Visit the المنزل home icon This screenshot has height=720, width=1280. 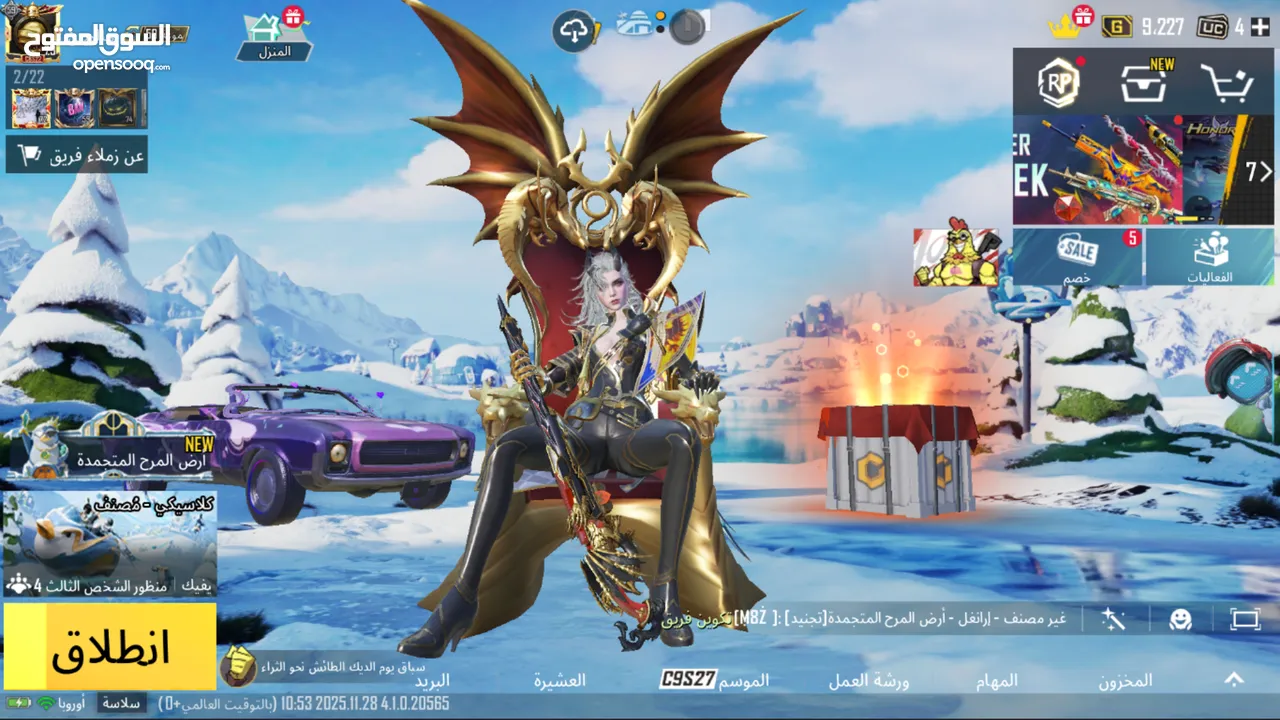[274, 35]
